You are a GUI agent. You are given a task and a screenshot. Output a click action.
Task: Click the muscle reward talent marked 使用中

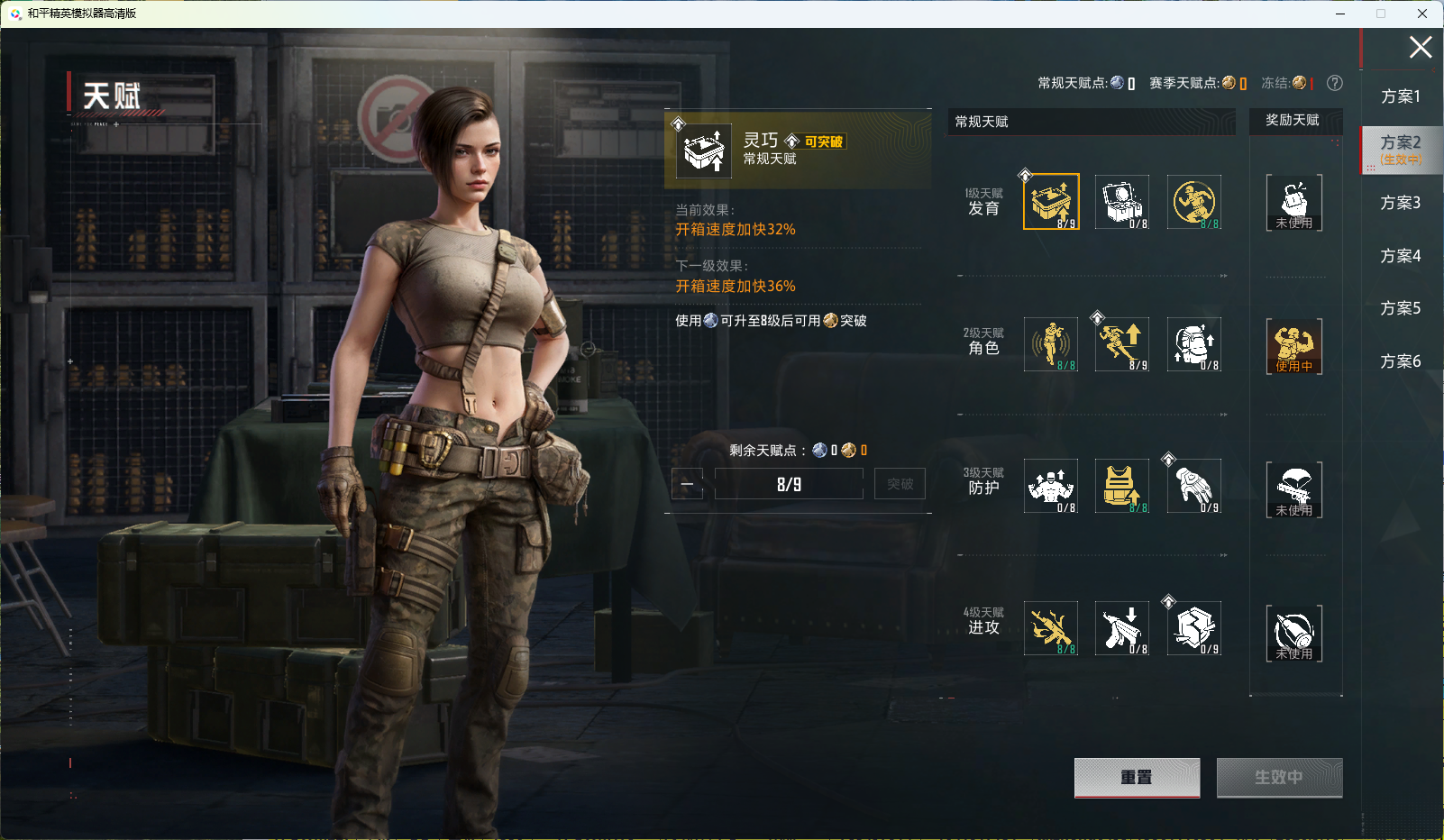1294,345
